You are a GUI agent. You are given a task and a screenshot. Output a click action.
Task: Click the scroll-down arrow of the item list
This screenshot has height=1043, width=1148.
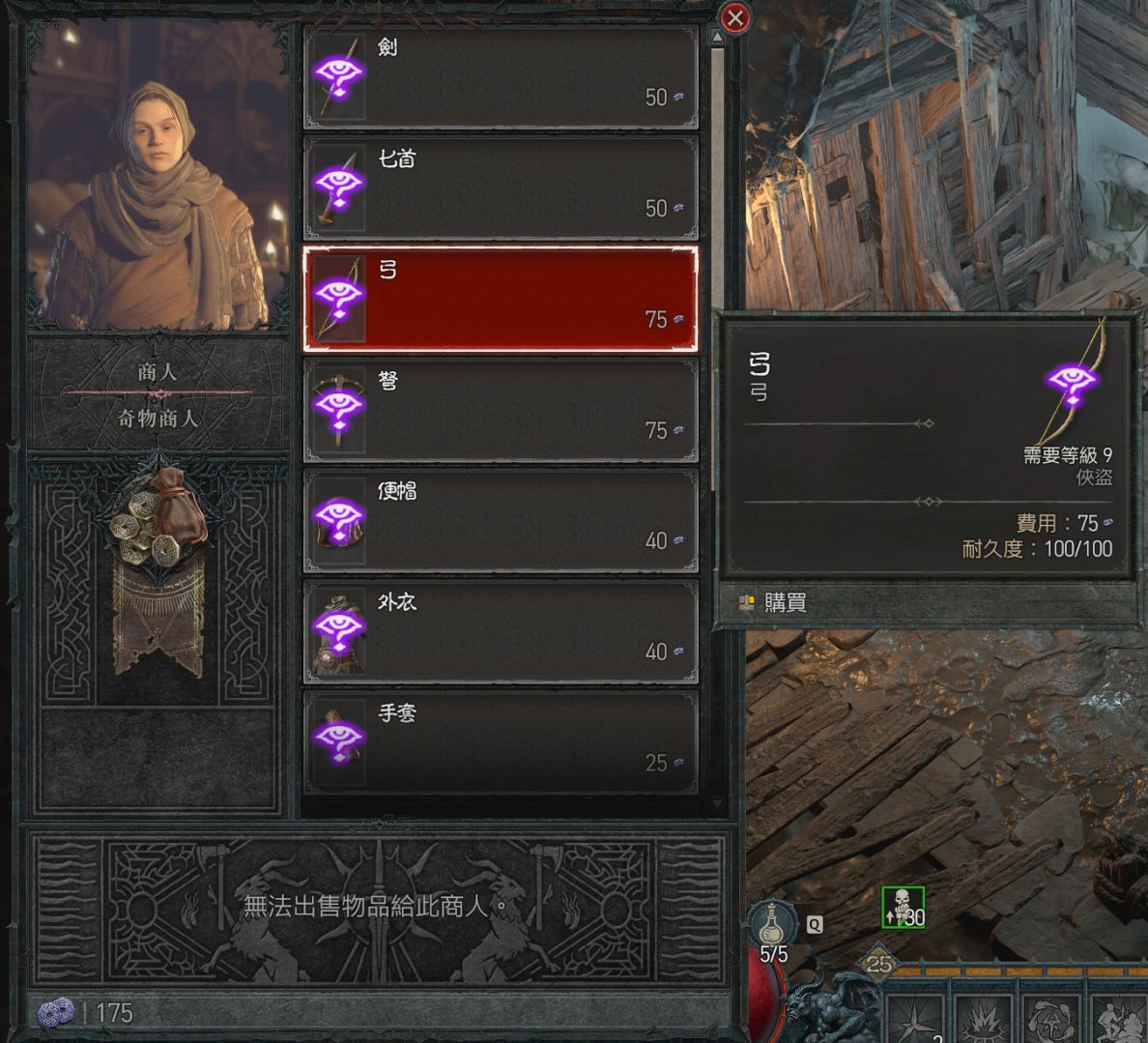[717, 804]
